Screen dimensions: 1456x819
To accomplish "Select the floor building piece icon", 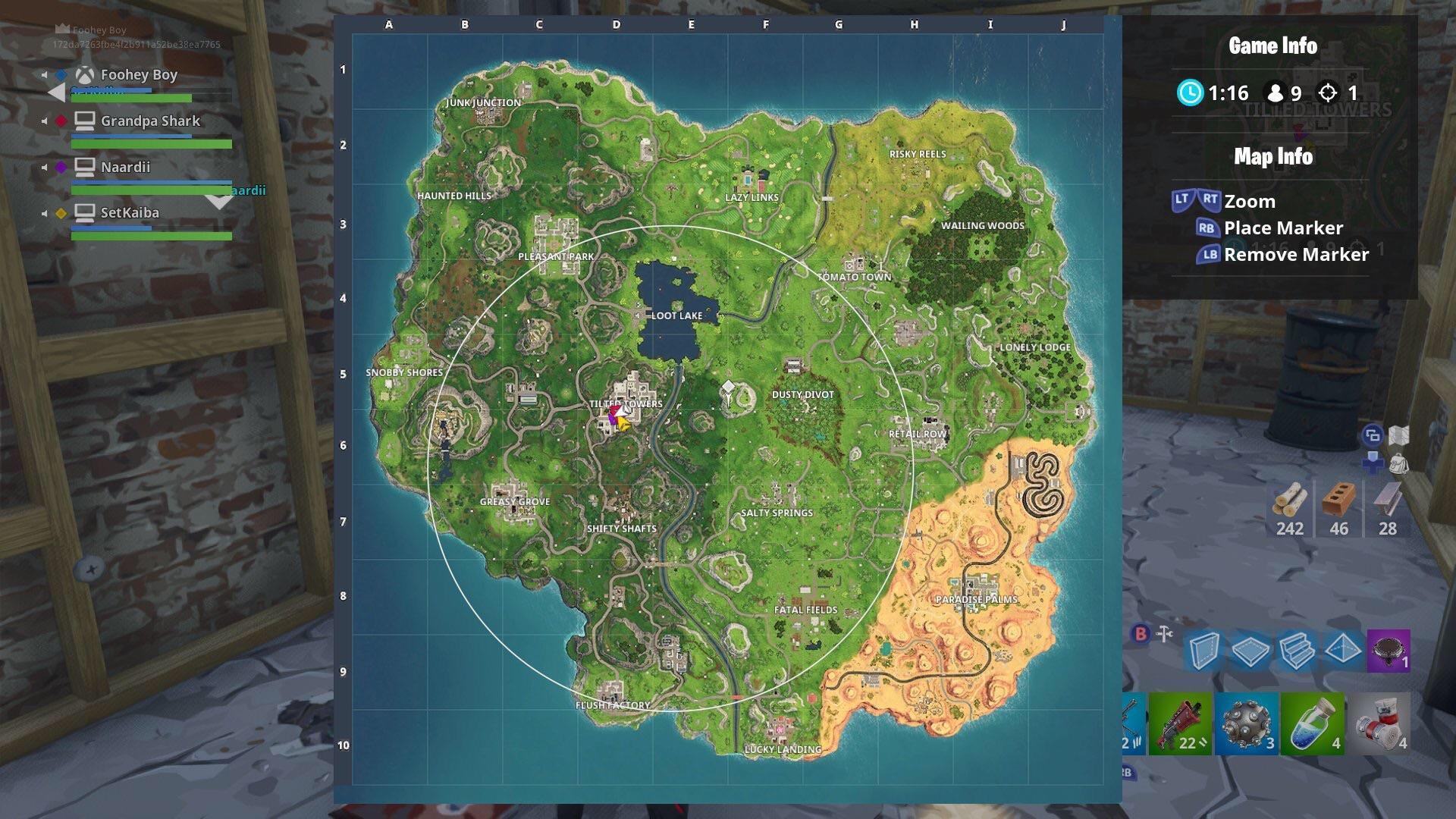I will [1250, 651].
